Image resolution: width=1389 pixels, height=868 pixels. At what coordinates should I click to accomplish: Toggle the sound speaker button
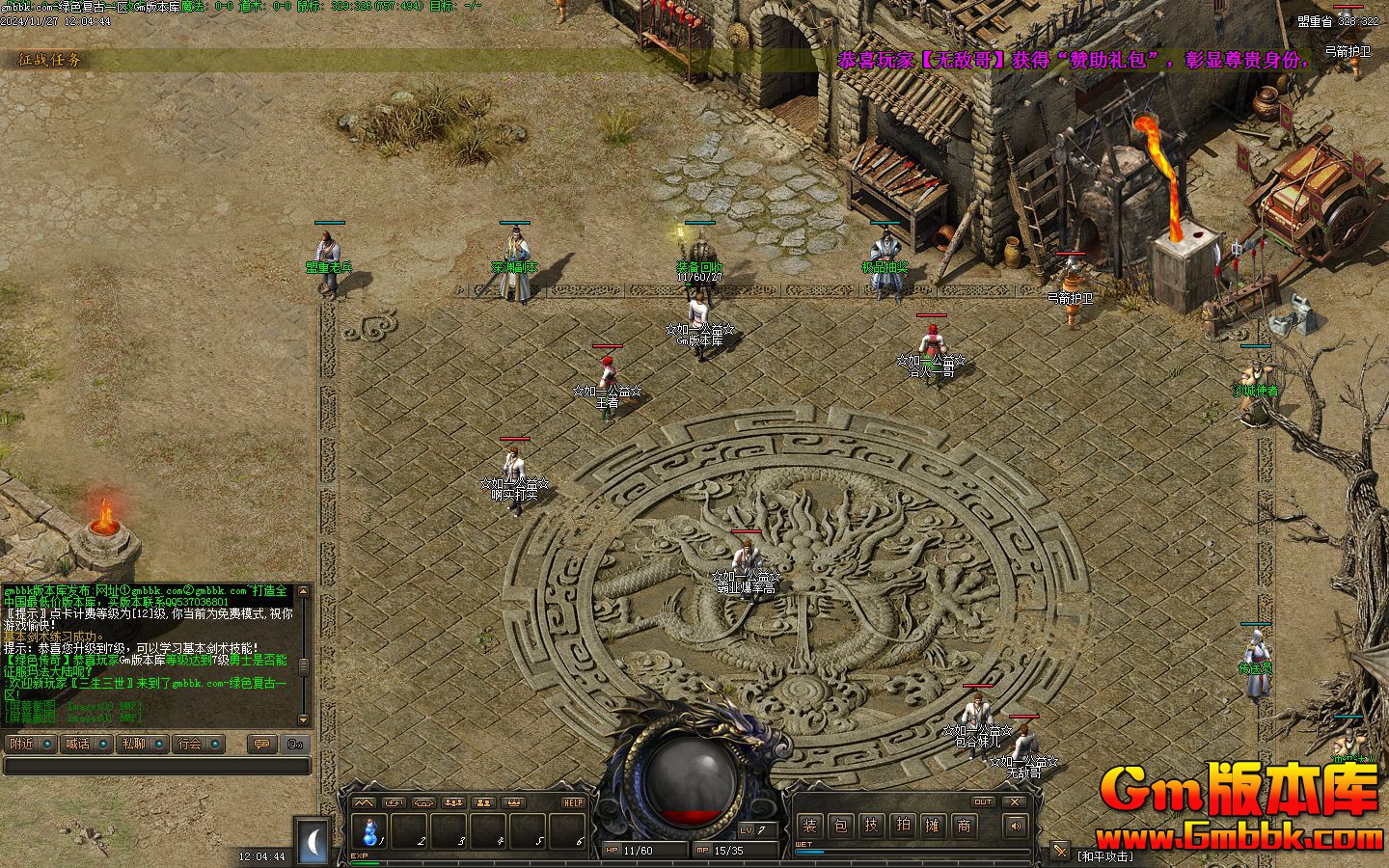click(1014, 826)
